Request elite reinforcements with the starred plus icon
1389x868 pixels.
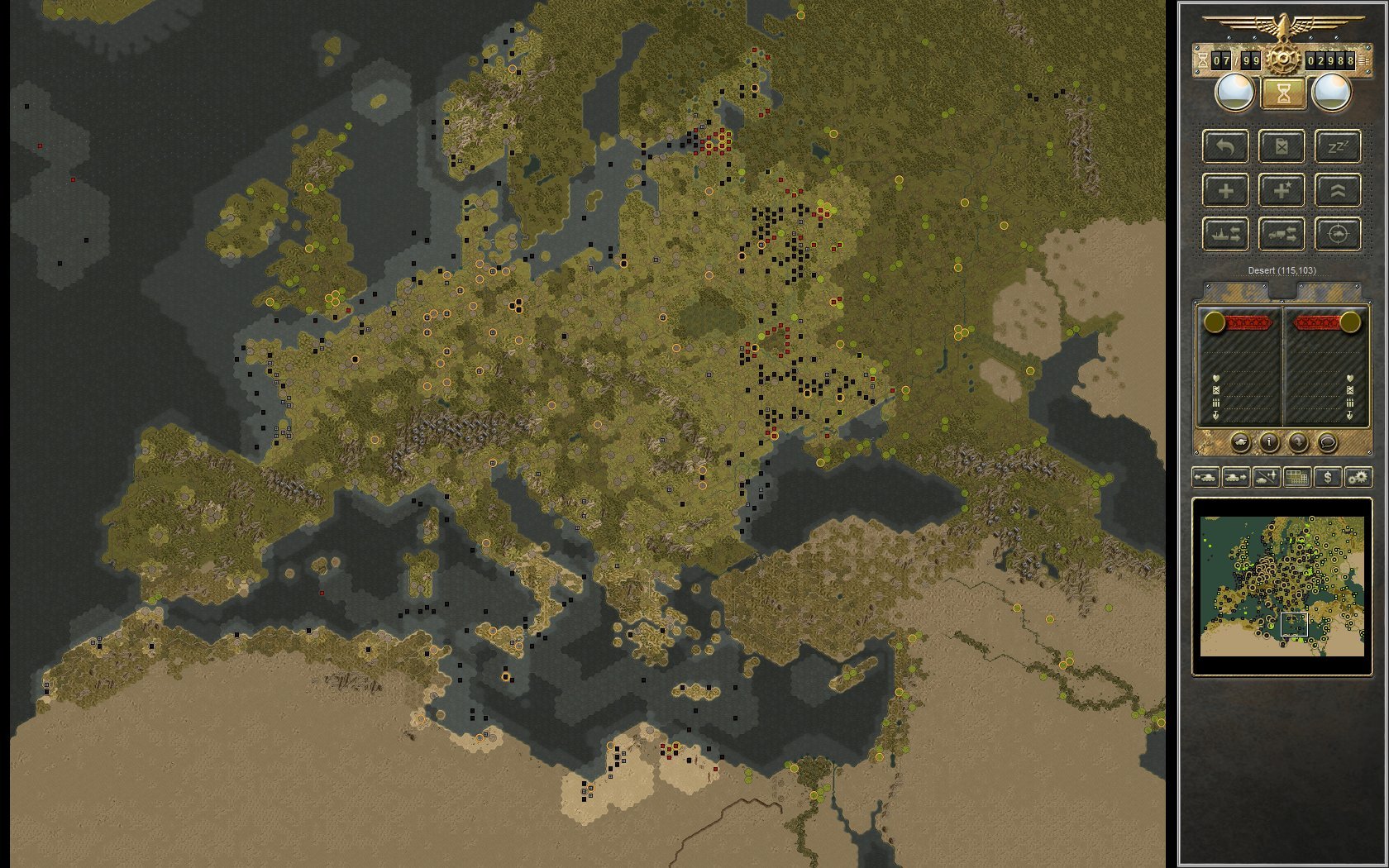pos(1282,190)
